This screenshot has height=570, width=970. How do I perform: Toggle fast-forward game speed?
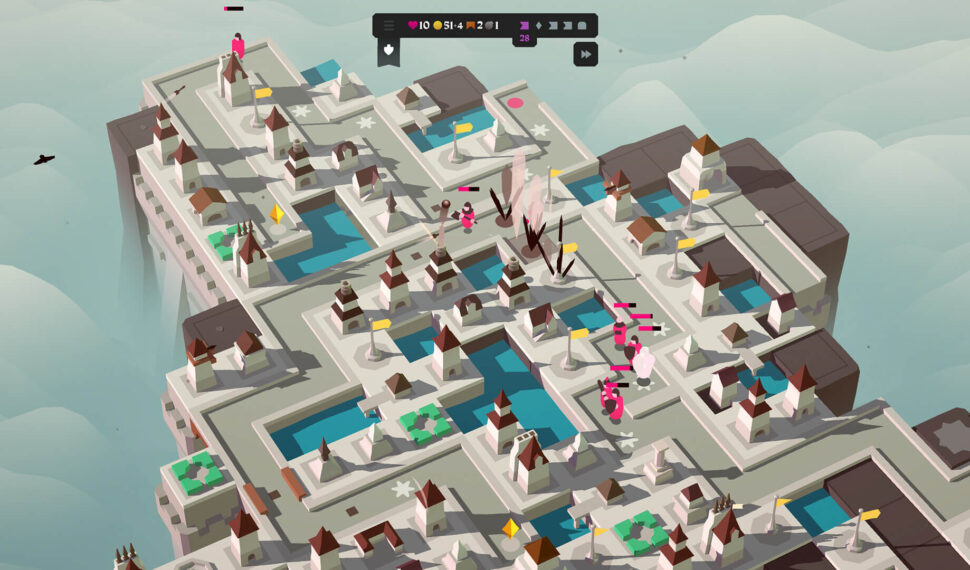tap(585, 54)
